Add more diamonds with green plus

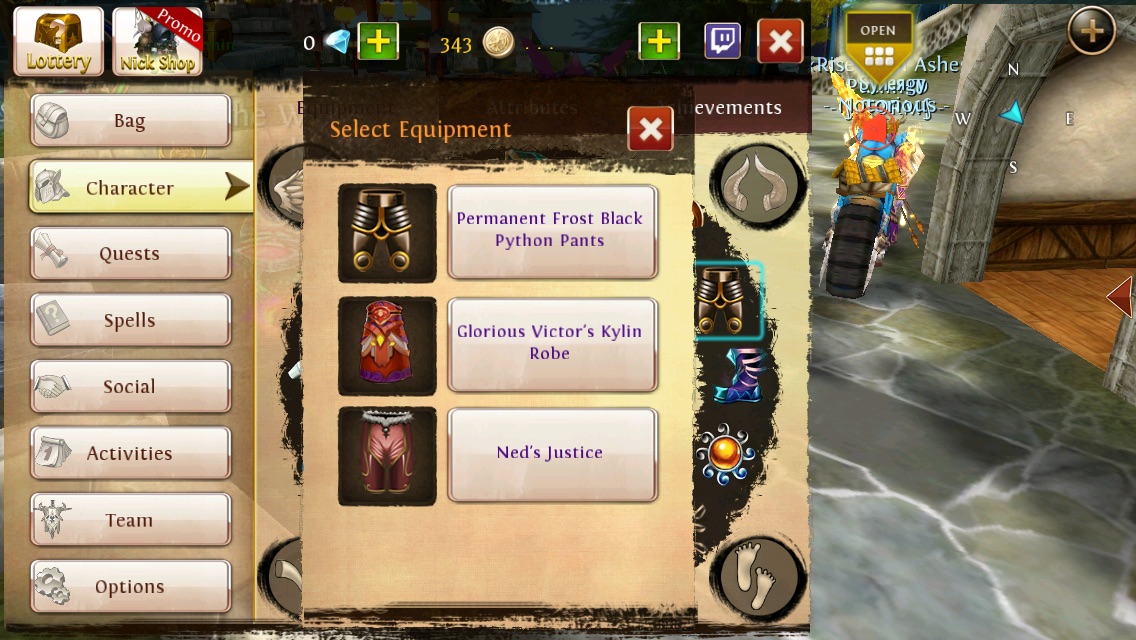378,42
